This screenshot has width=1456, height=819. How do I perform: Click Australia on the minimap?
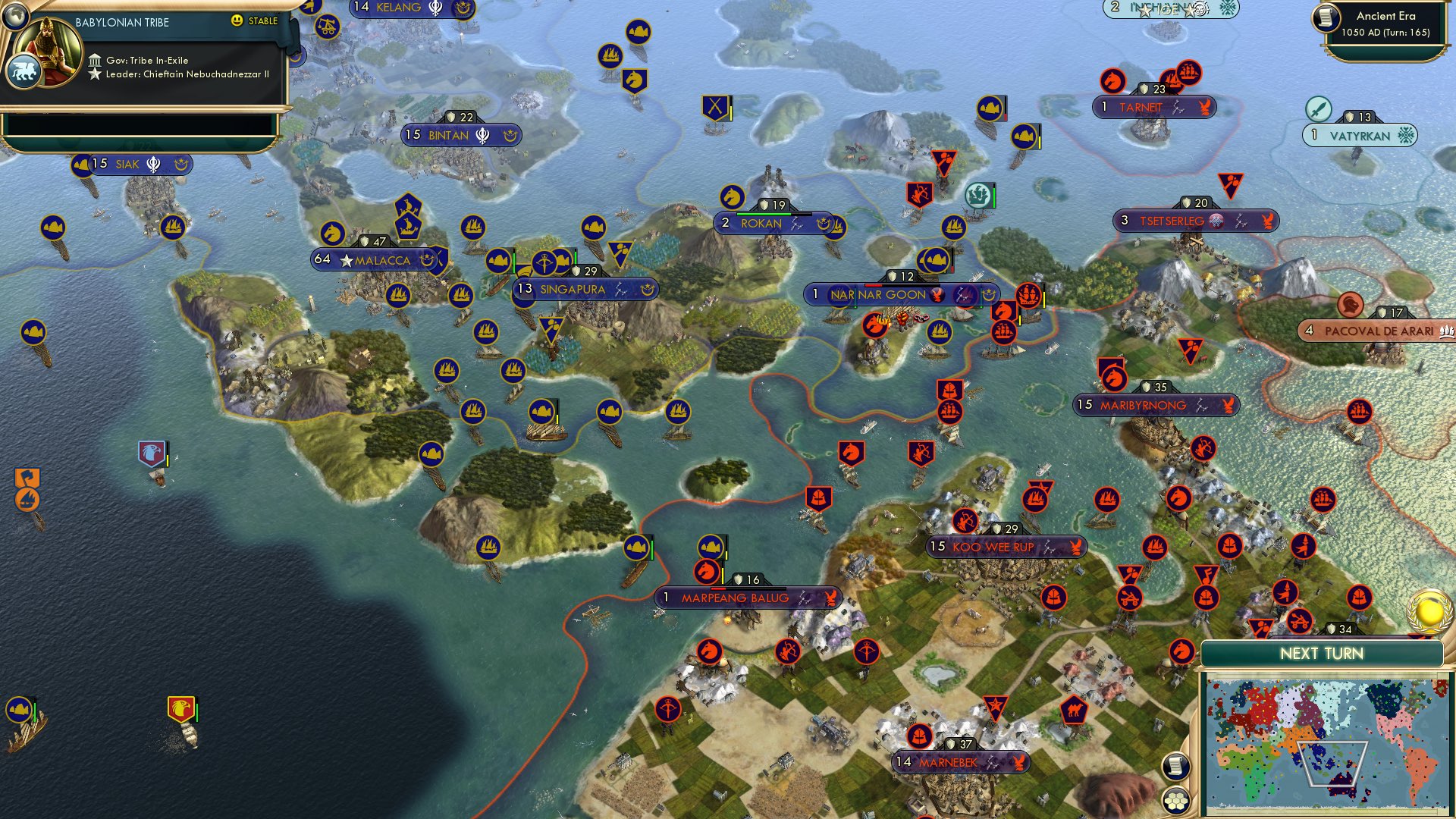[1341, 783]
